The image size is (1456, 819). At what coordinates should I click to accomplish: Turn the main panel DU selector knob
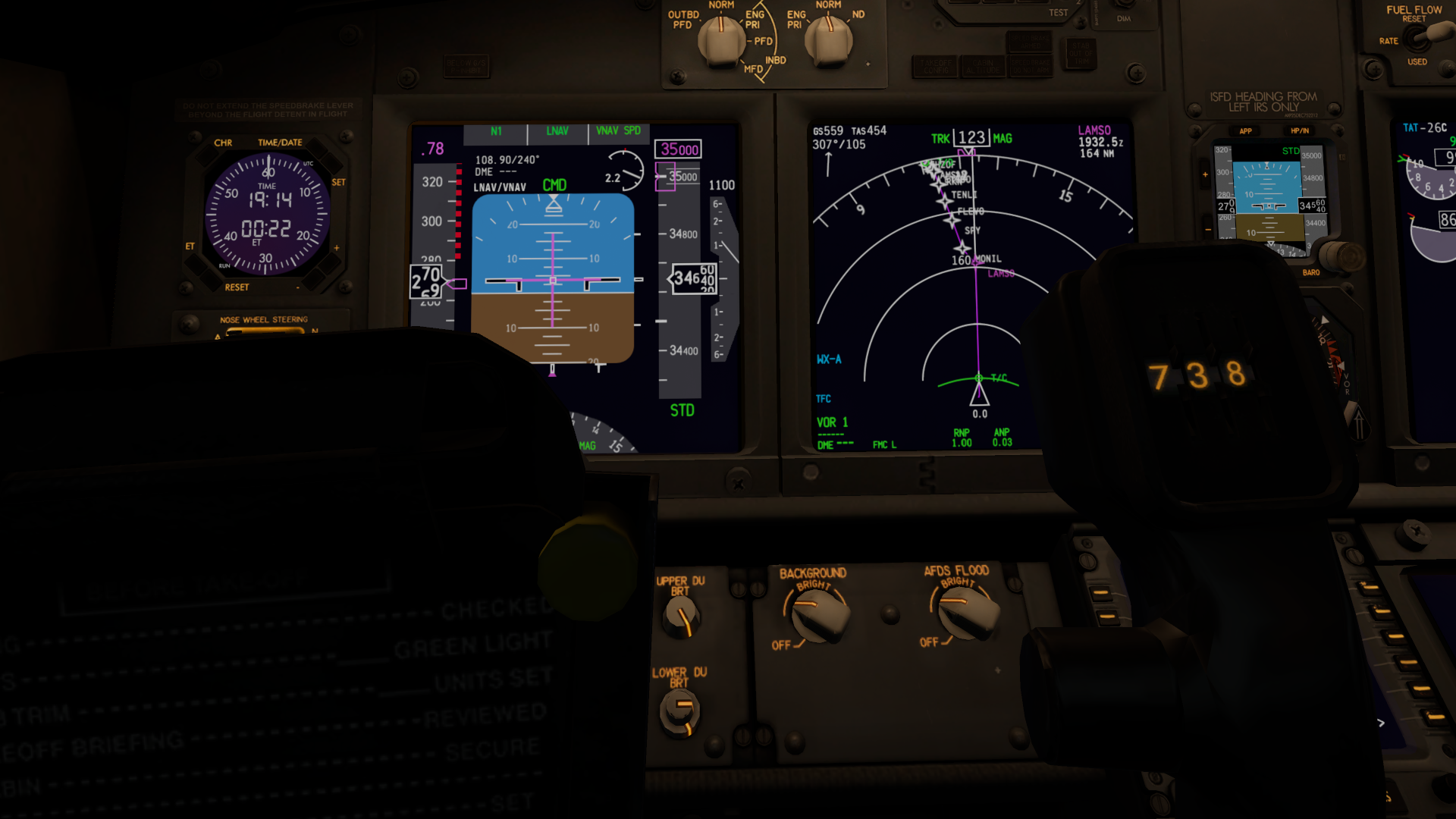click(x=720, y=39)
